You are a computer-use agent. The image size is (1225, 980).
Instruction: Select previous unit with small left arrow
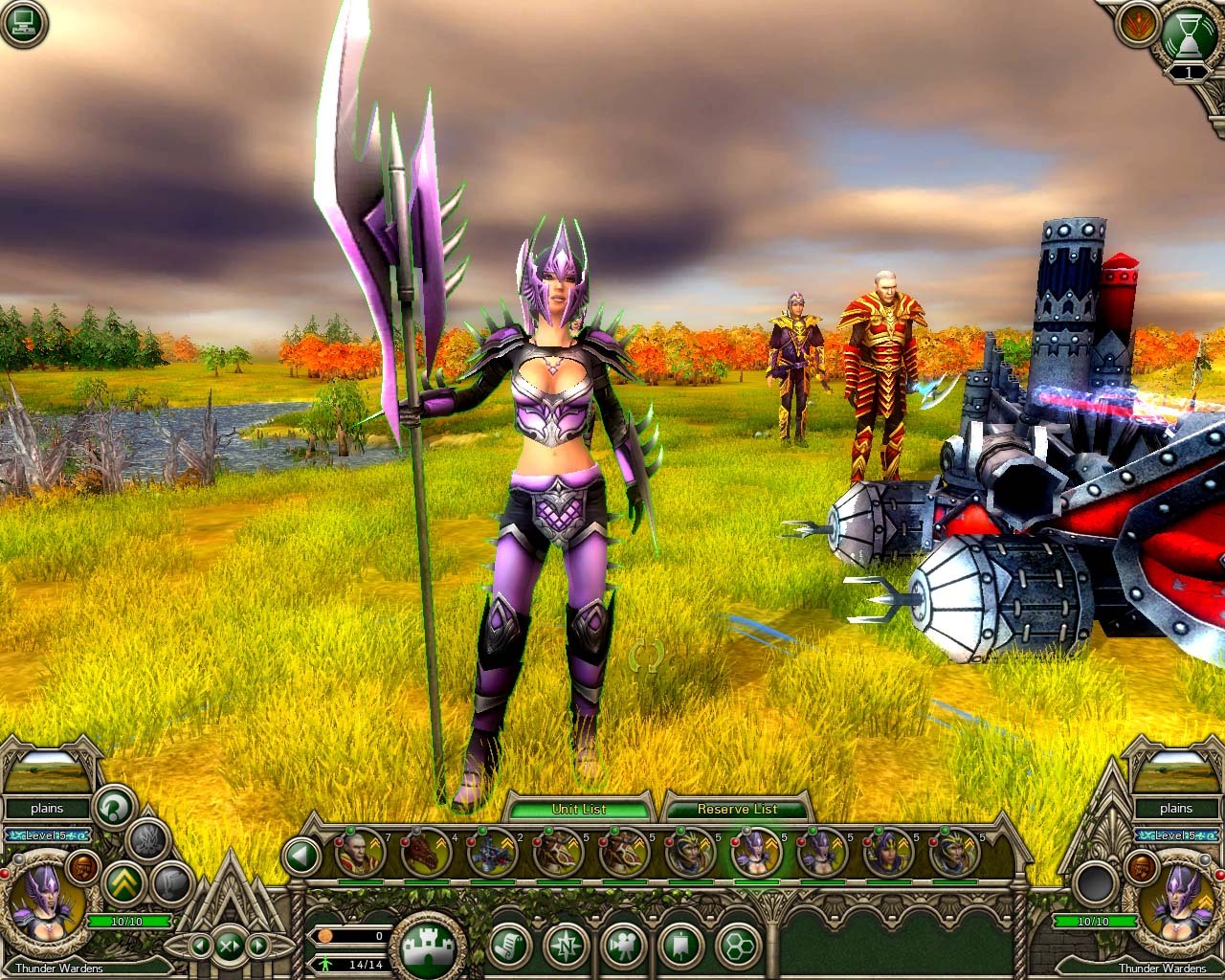[201, 947]
